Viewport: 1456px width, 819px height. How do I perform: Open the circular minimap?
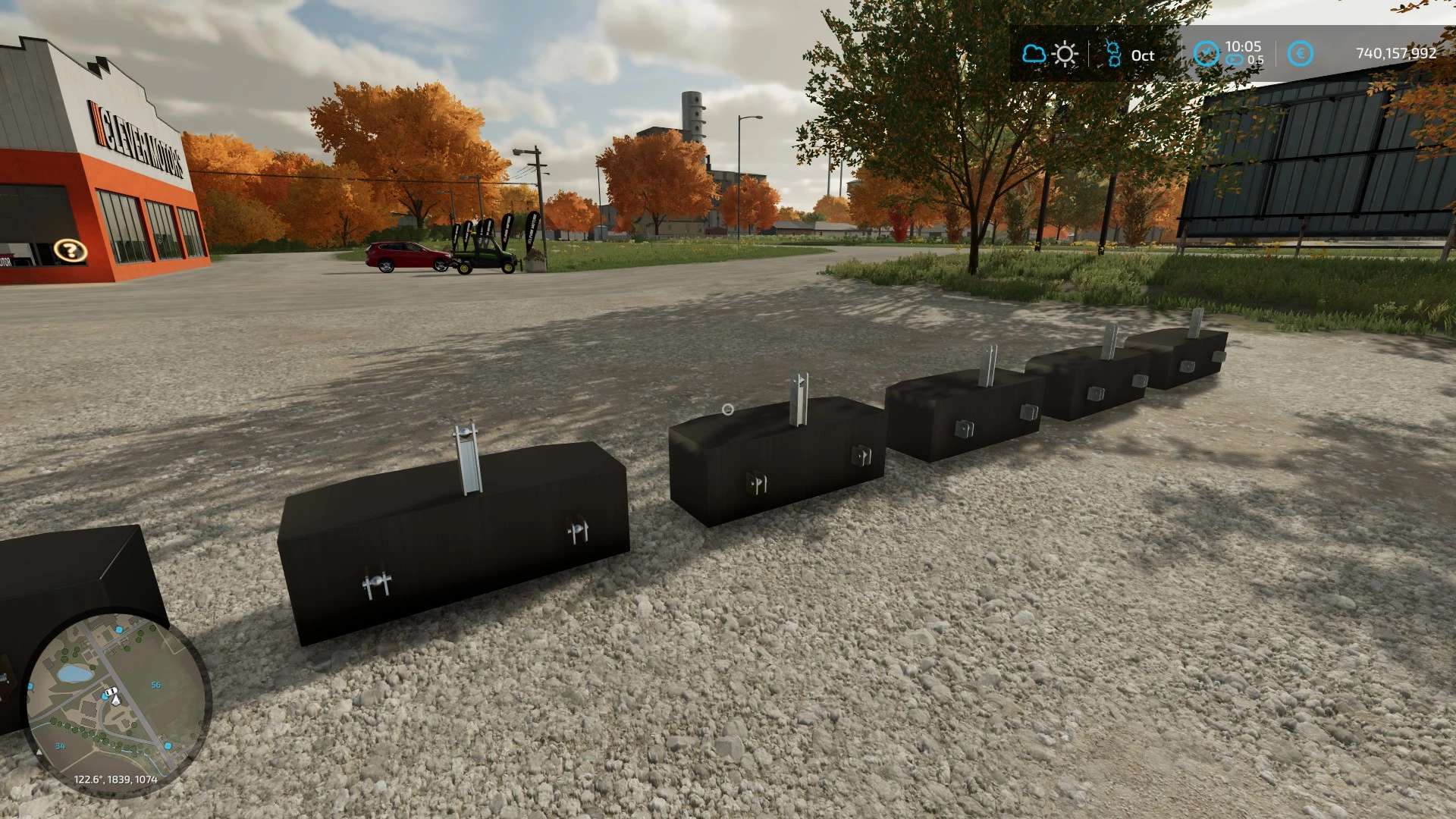(115, 704)
